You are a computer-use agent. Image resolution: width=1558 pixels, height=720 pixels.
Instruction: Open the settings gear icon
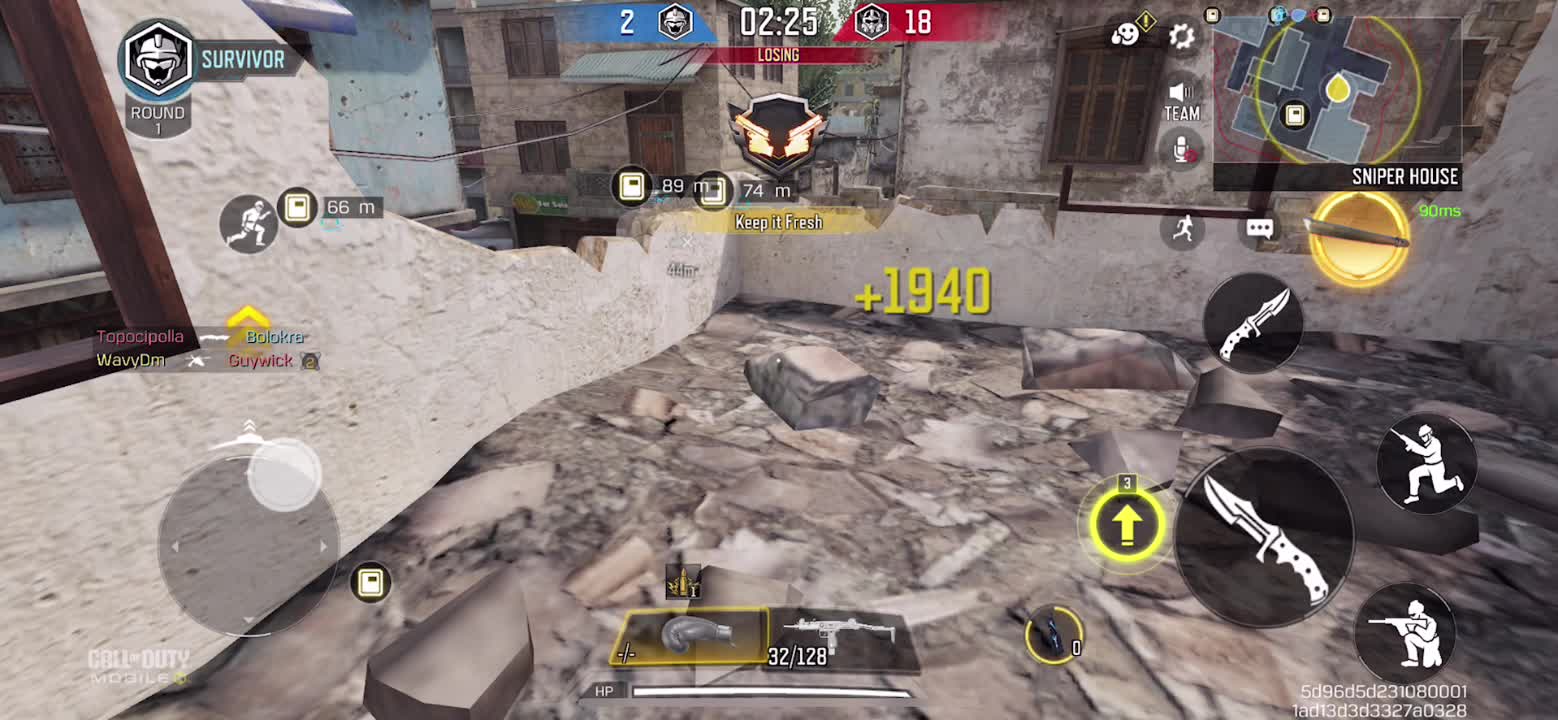[x=1181, y=37]
